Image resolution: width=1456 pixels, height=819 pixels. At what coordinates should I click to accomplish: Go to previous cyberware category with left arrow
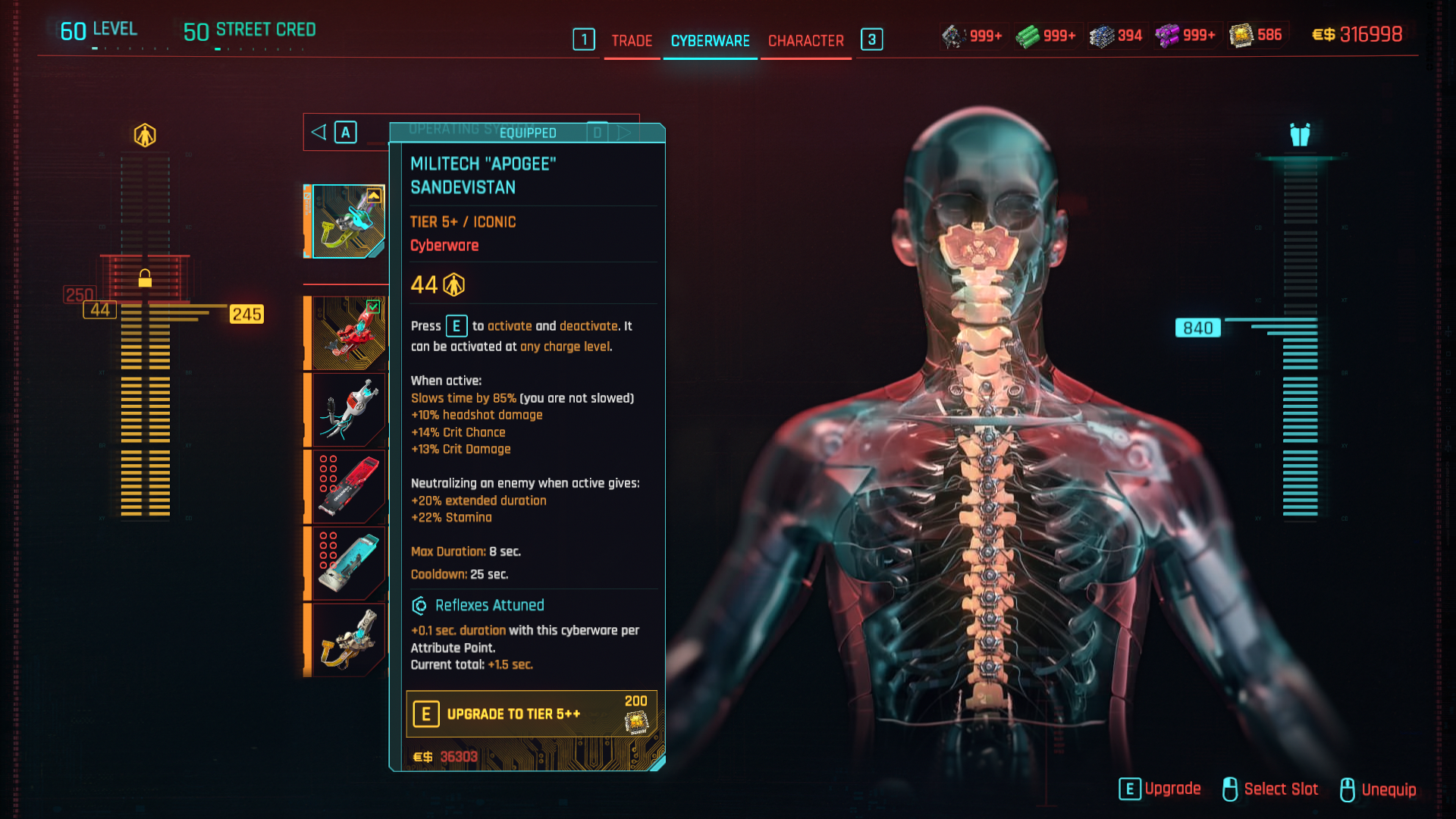pyautogui.click(x=318, y=133)
